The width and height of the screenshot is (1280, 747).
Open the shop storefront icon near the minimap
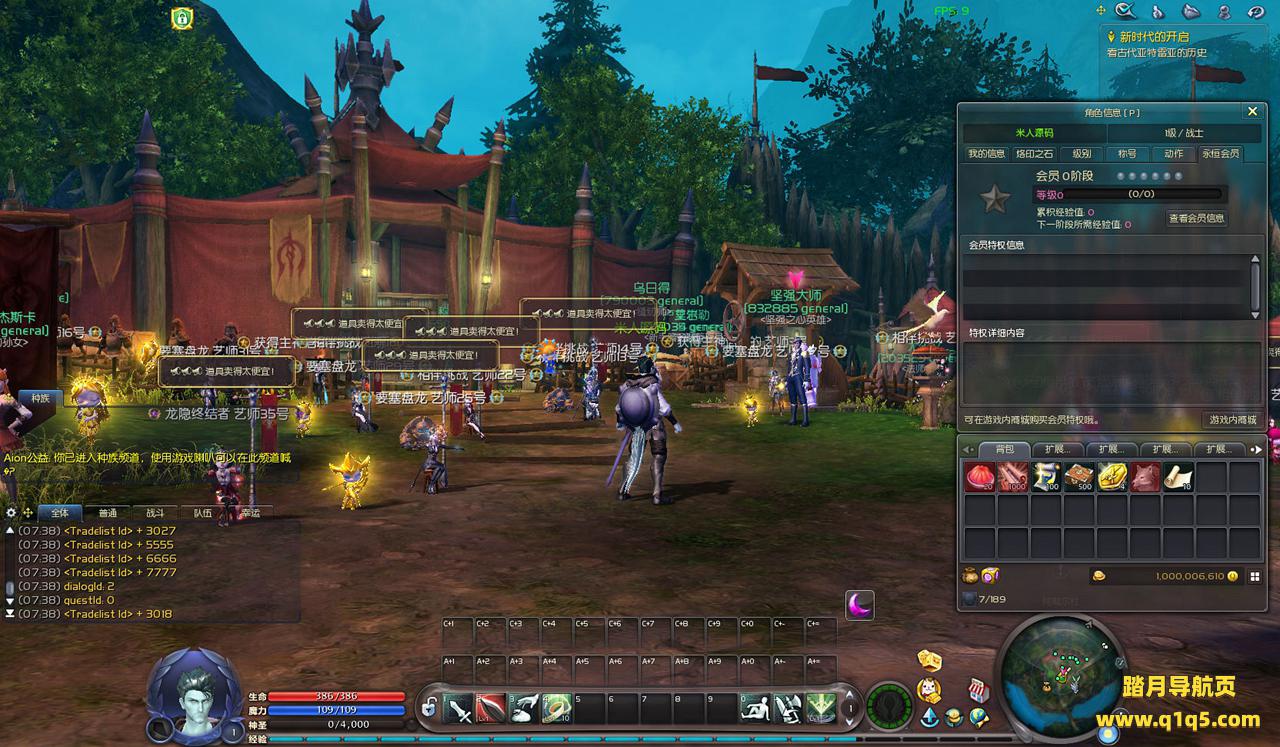pos(979,689)
